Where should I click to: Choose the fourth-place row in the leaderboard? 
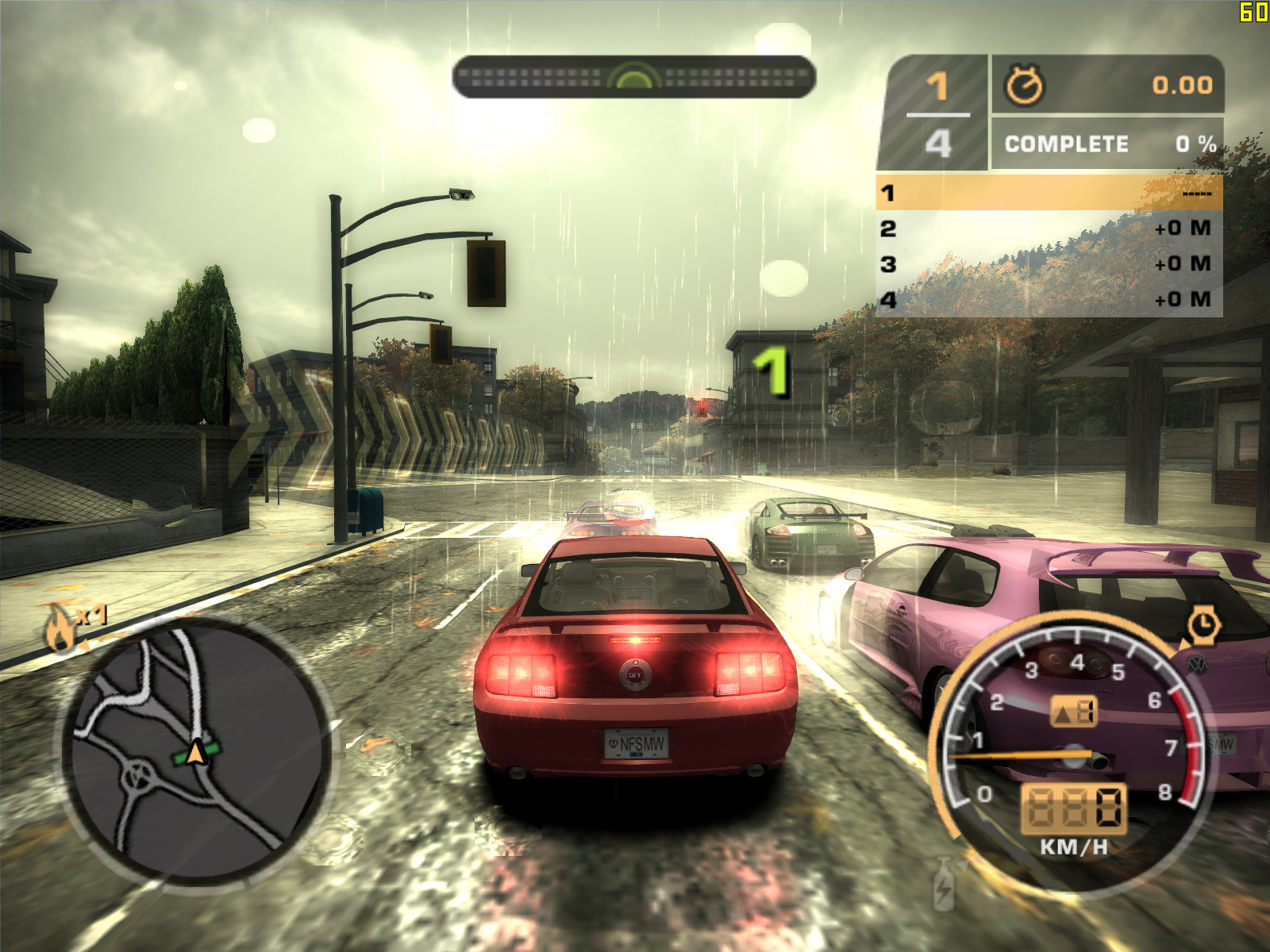click(1049, 300)
